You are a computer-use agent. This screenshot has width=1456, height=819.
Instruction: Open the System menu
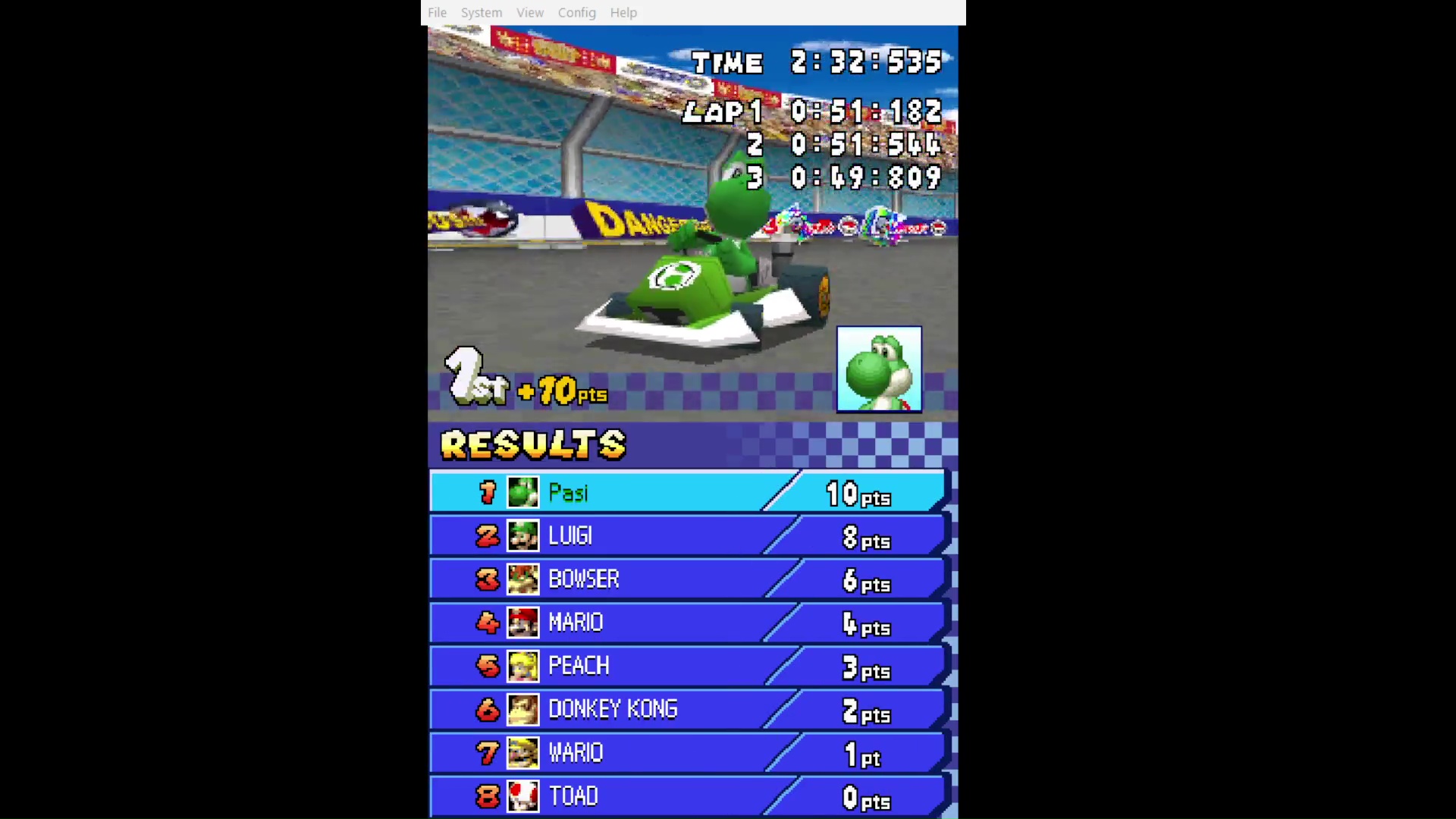(482, 13)
